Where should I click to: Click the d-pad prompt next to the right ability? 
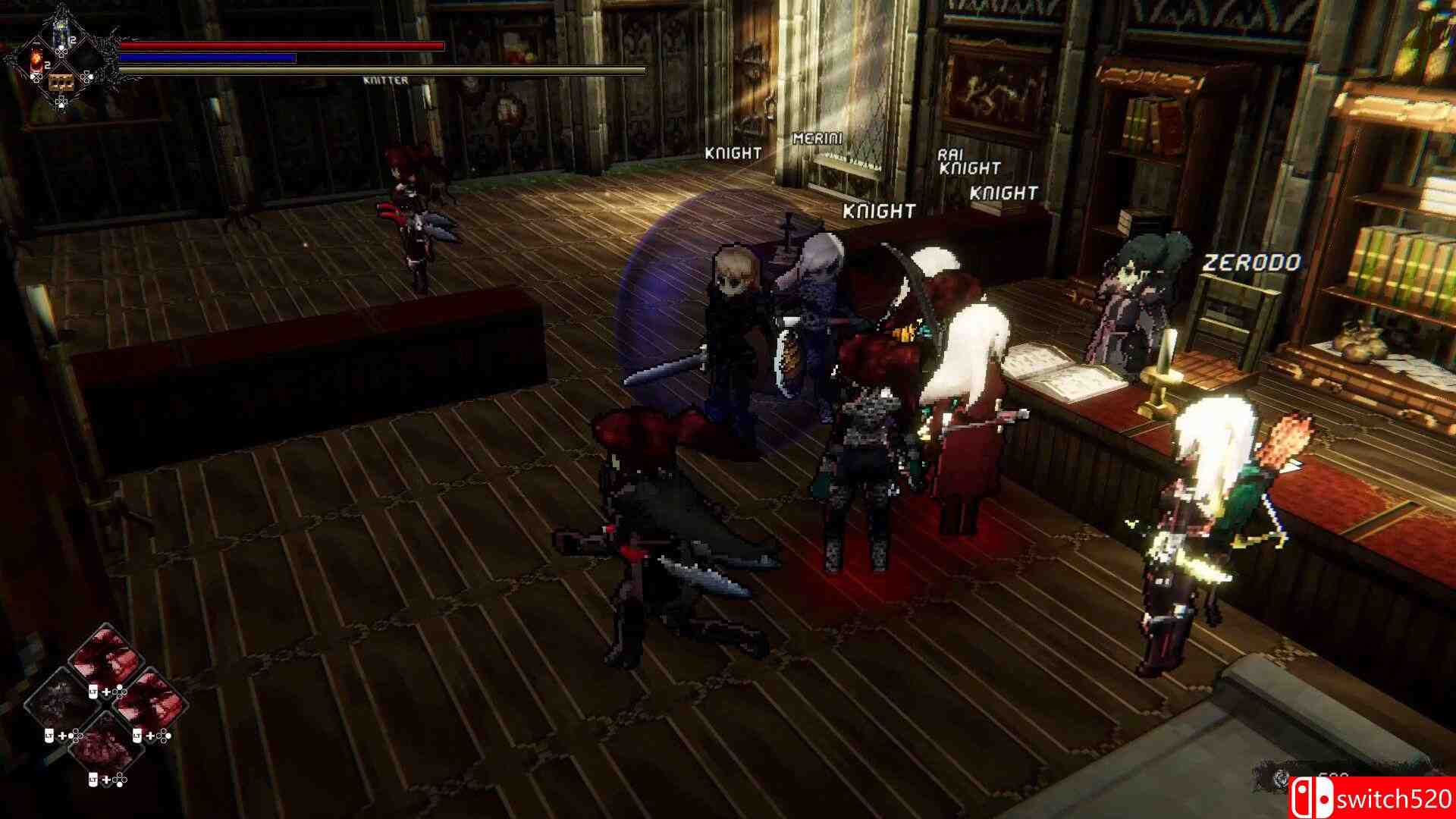(x=162, y=736)
